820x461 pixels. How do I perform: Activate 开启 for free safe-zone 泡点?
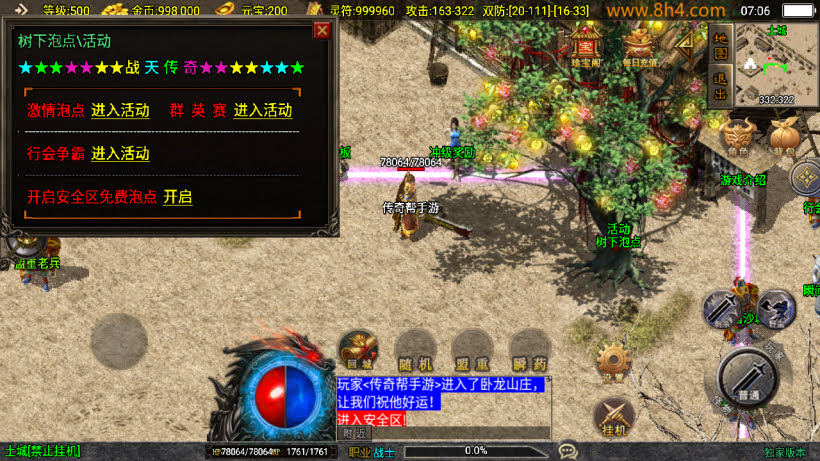point(178,197)
